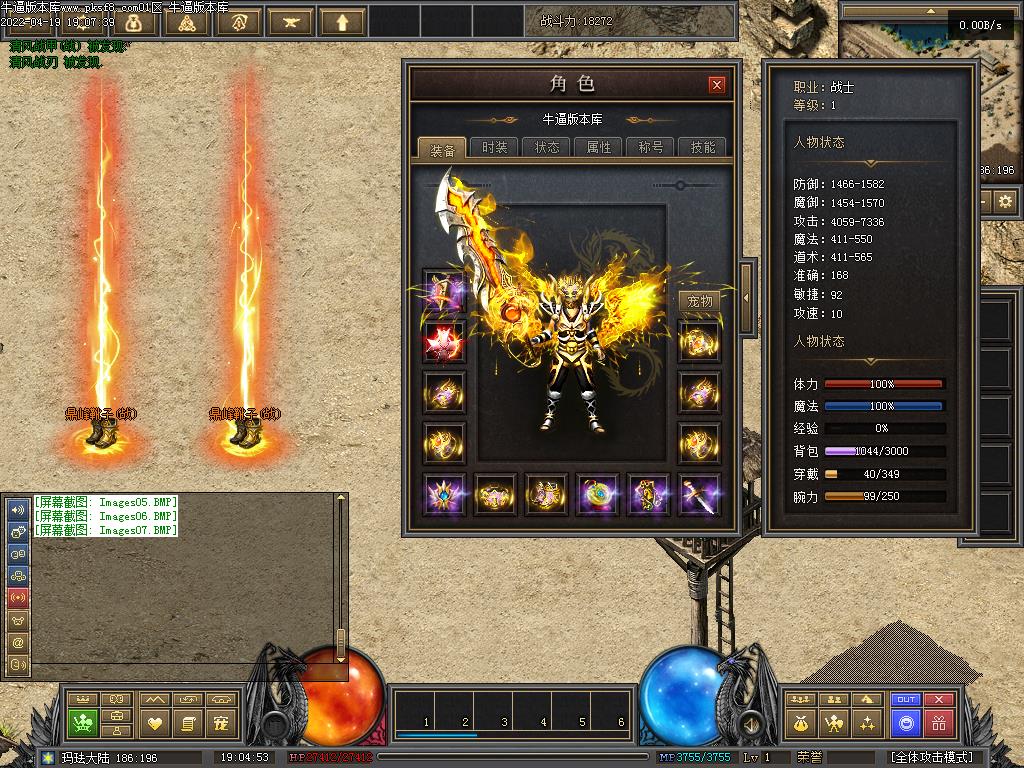Image resolution: width=1024 pixels, height=768 pixels.
Task: Select the red crystal equipment slot
Action: 443,341
